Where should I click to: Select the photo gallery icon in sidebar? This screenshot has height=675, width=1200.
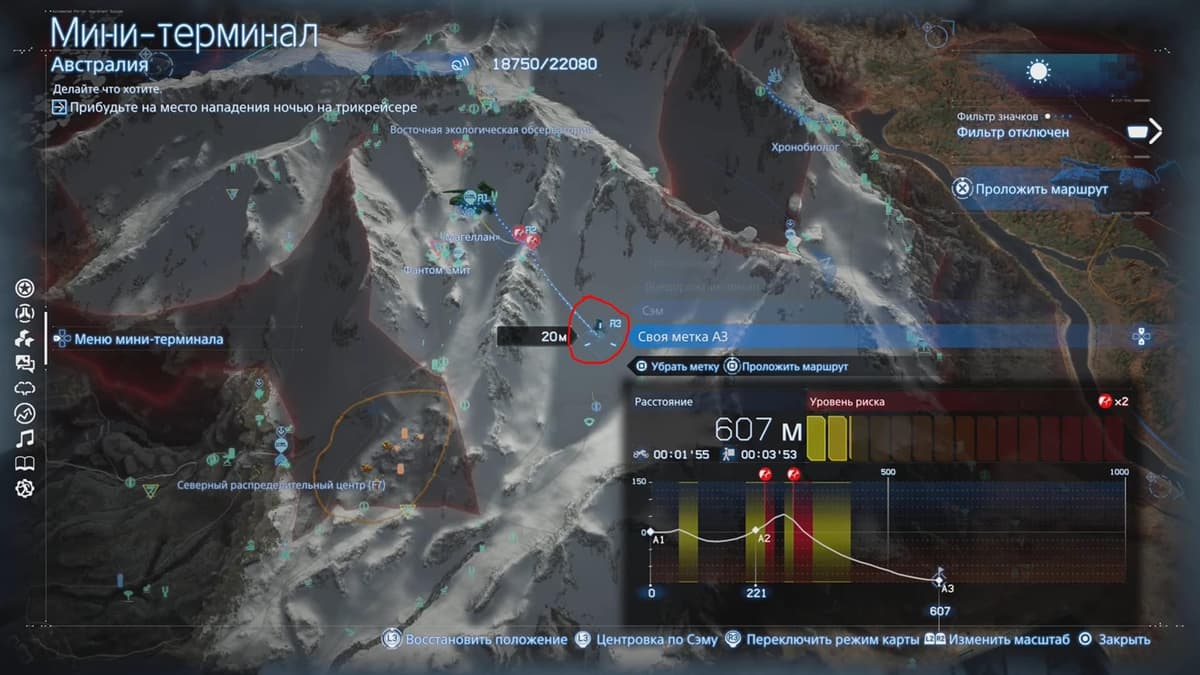coord(25,364)
